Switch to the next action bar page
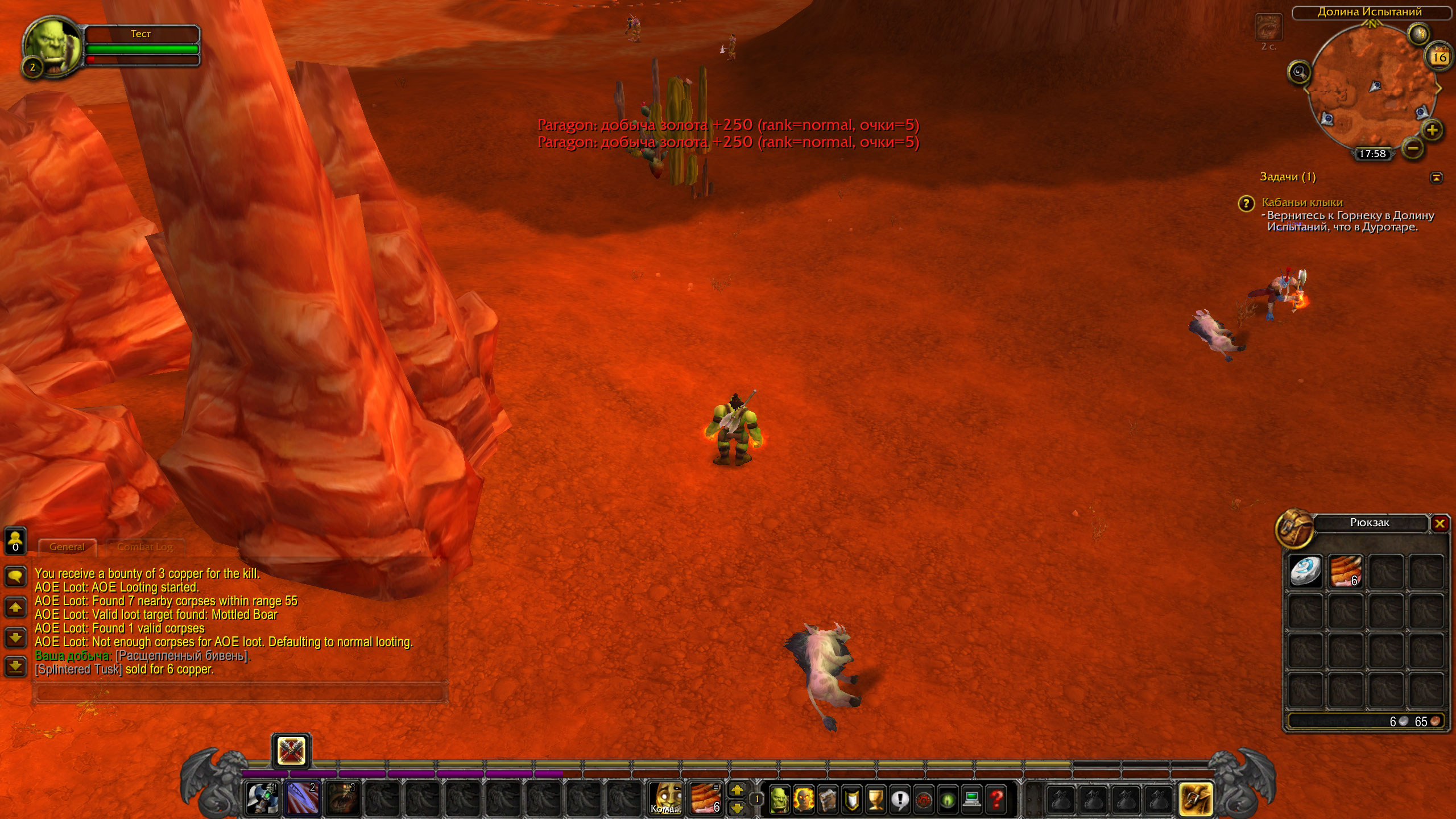 click(x=737, y=789)
